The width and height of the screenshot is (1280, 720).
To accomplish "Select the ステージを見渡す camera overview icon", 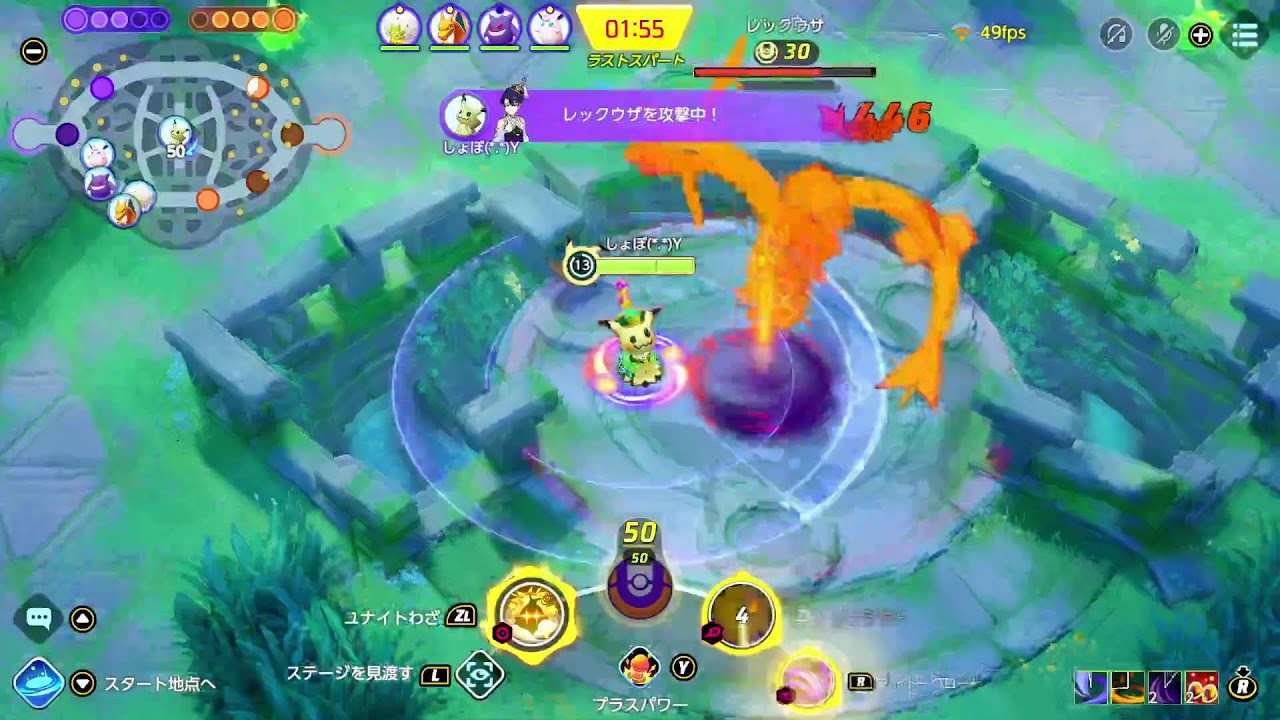I will pyautogui.click(x=480, y=677).
